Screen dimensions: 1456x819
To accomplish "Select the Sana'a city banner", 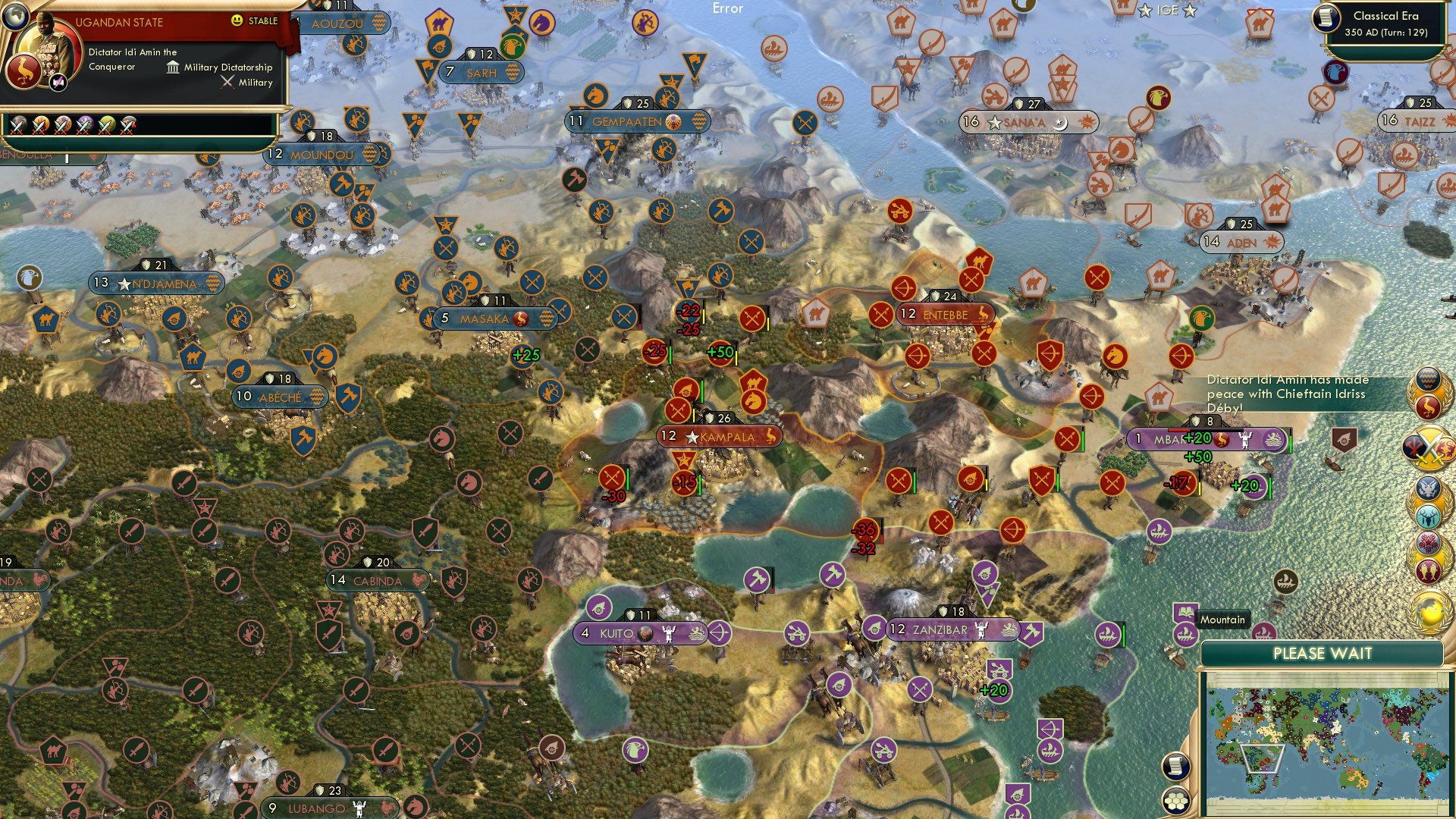I will [1028, 122].
